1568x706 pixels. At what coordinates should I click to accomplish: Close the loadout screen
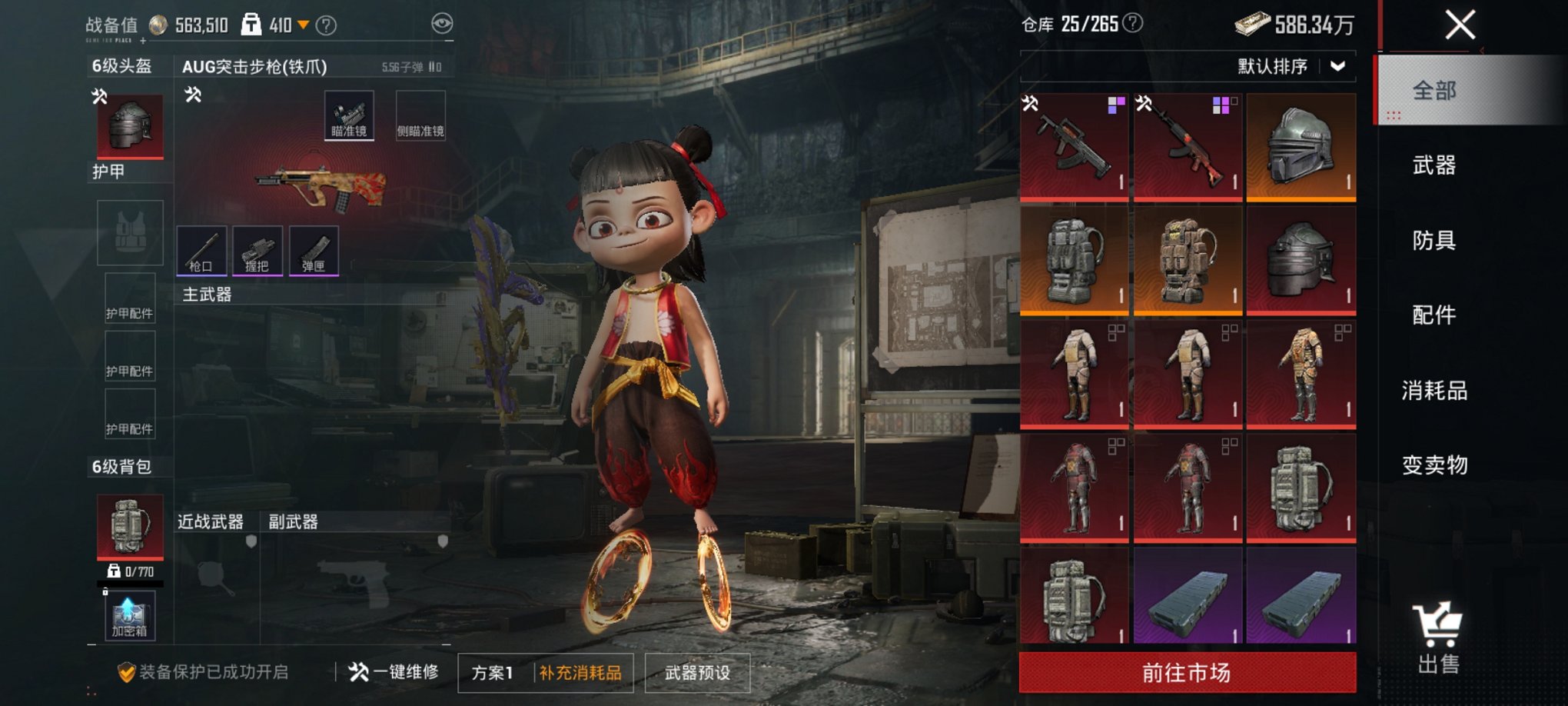[x=1459, y=25]
